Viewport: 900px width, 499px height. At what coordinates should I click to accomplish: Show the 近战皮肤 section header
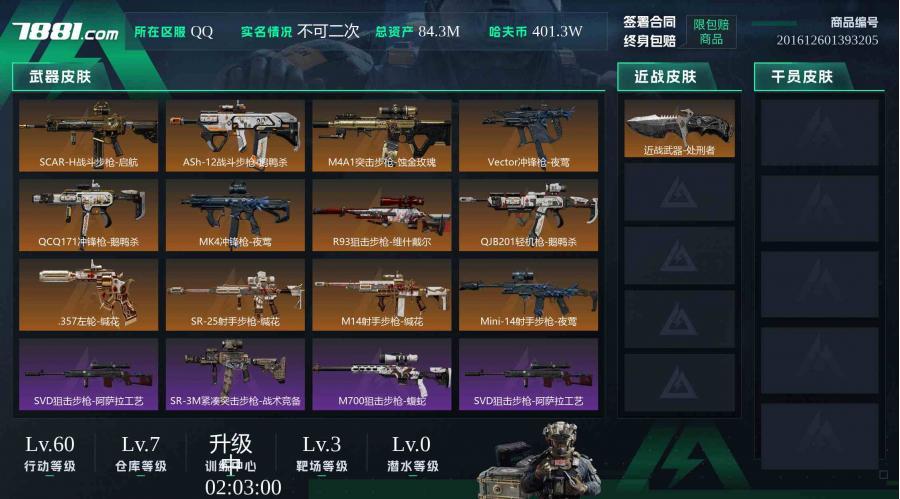(x=665, y=76)
